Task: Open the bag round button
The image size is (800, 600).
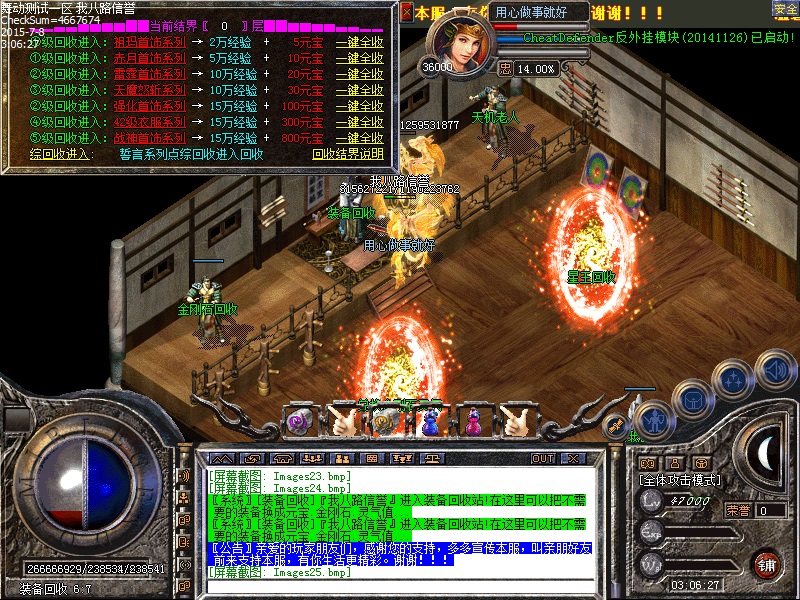Action: [692, 399]
